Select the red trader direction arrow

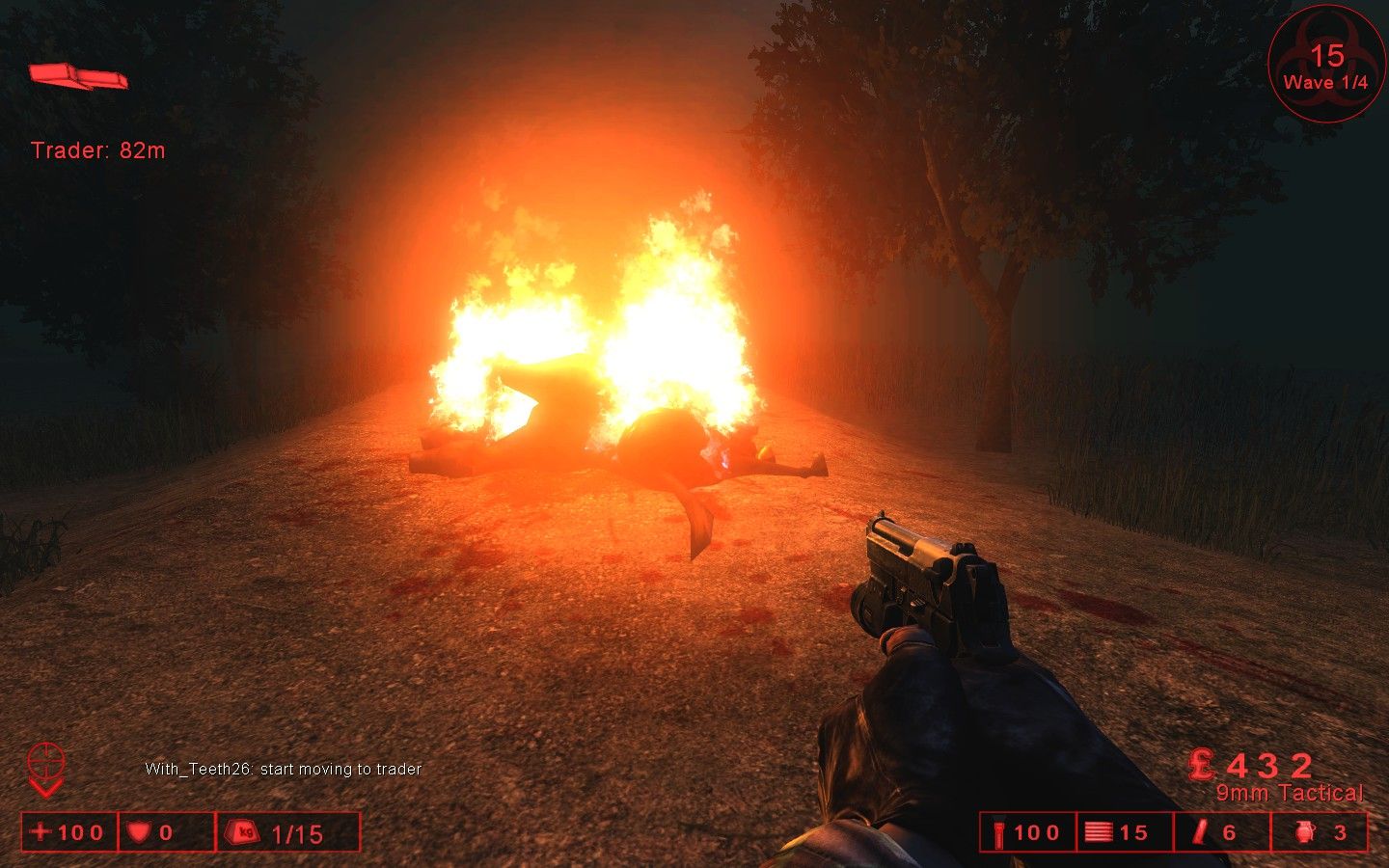[x=77, y=75]
